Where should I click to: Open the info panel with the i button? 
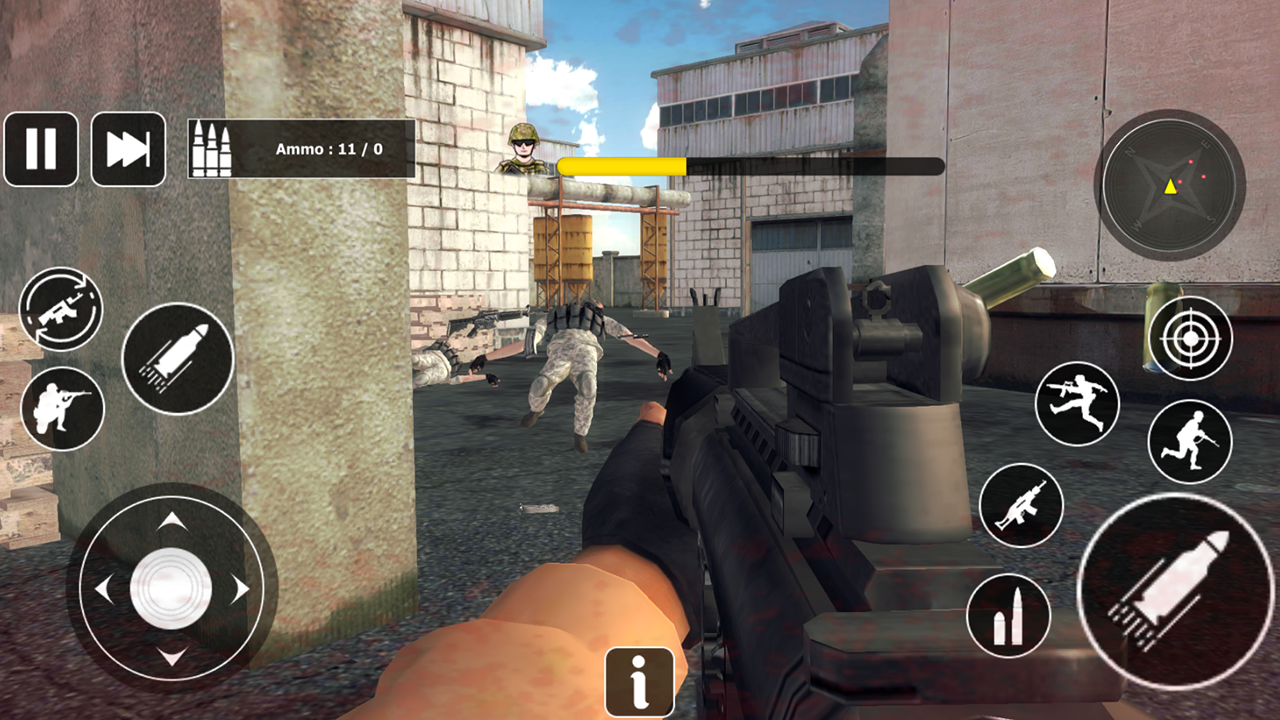[x=639, y=682]
